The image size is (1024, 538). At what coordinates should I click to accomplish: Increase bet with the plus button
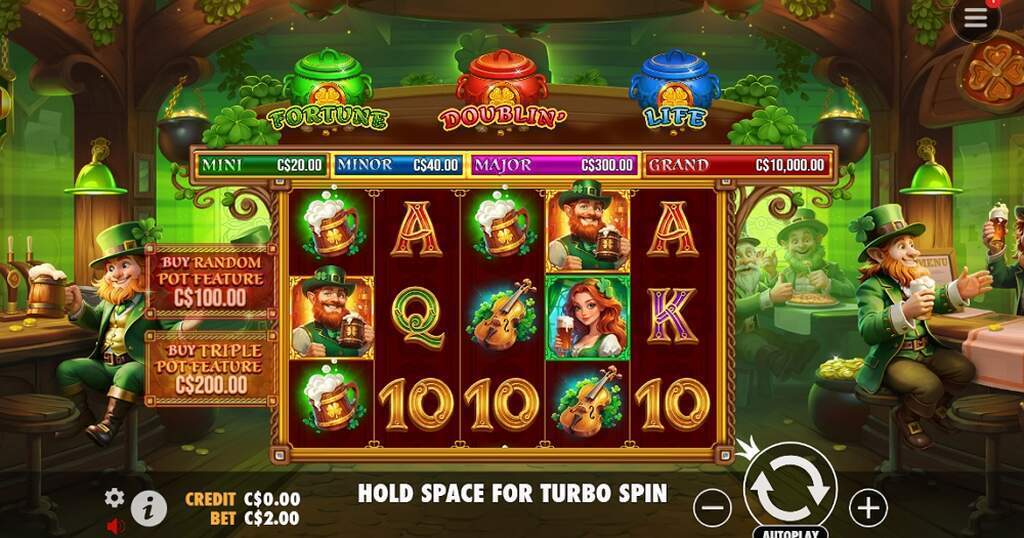click(x=868, y=508)
